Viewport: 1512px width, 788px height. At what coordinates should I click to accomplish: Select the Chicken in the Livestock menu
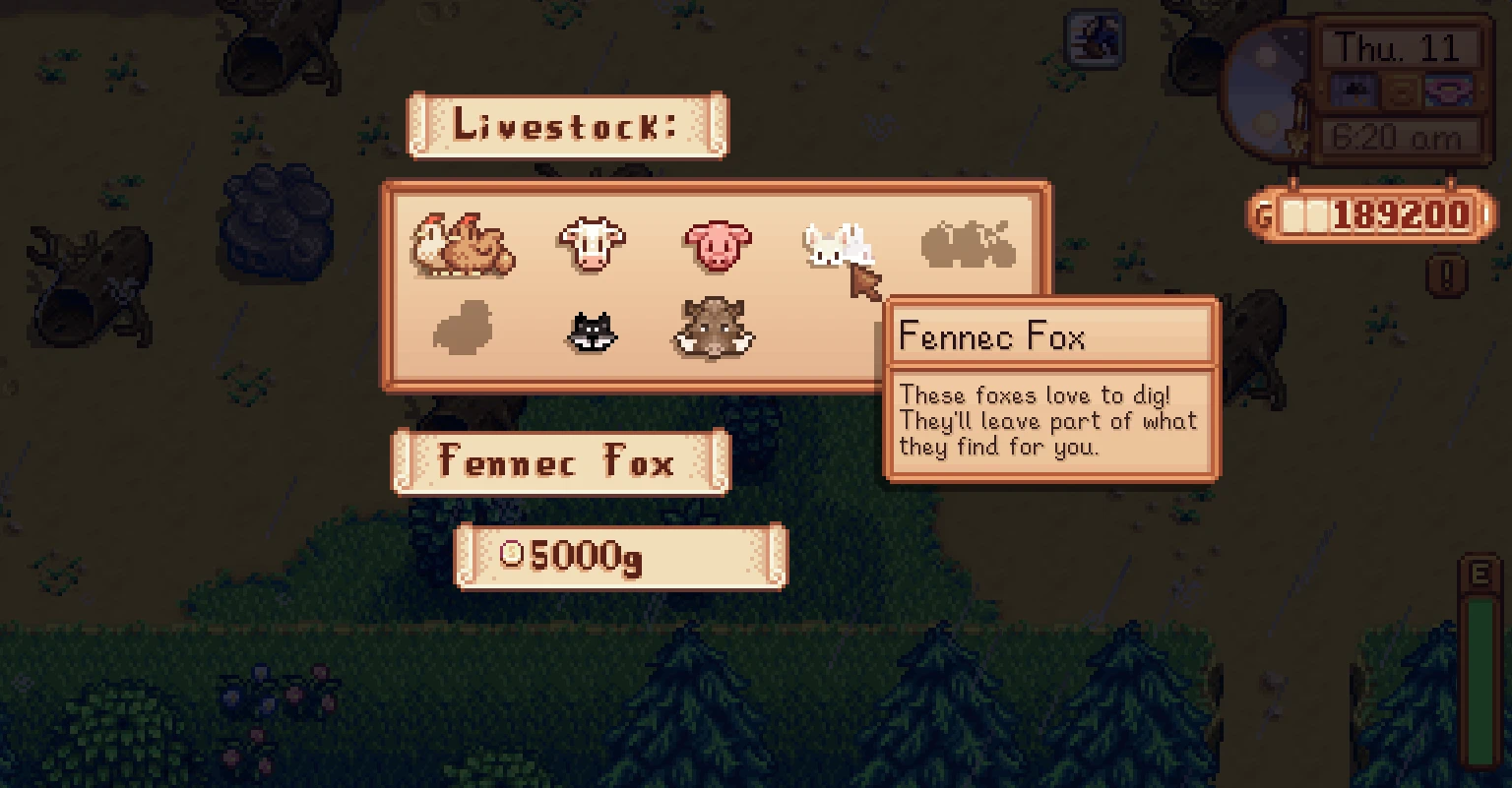coord(463,244)
